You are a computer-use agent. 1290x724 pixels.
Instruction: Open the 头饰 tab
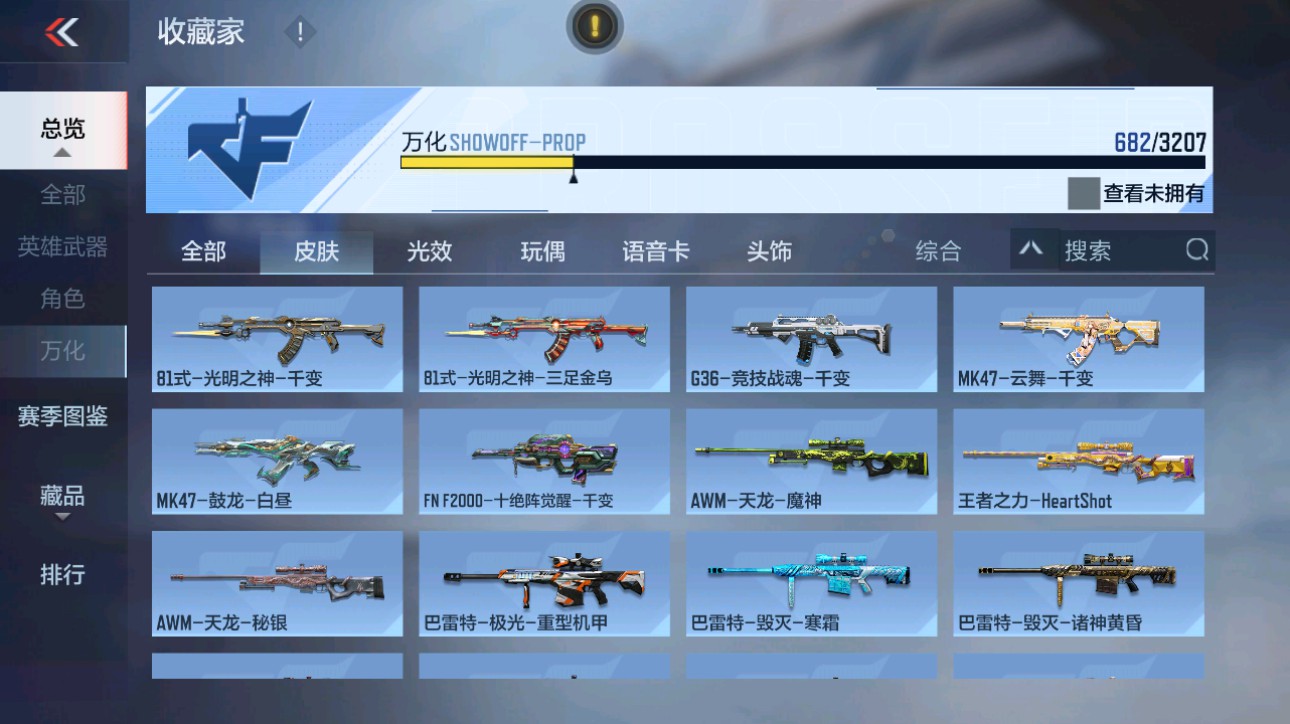[x=767, y=252]
